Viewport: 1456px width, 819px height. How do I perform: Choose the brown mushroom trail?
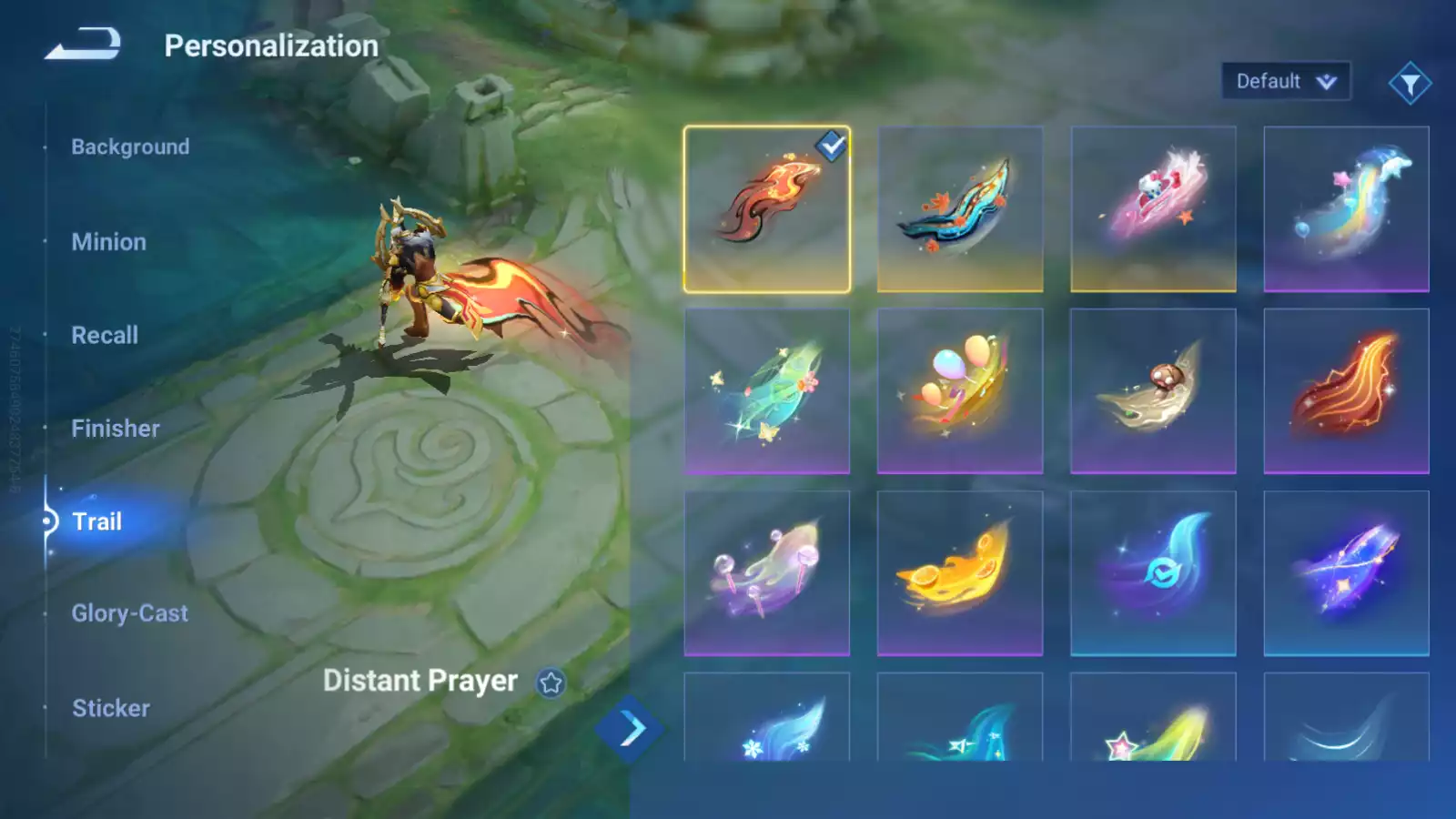(x=1153, y=391)
